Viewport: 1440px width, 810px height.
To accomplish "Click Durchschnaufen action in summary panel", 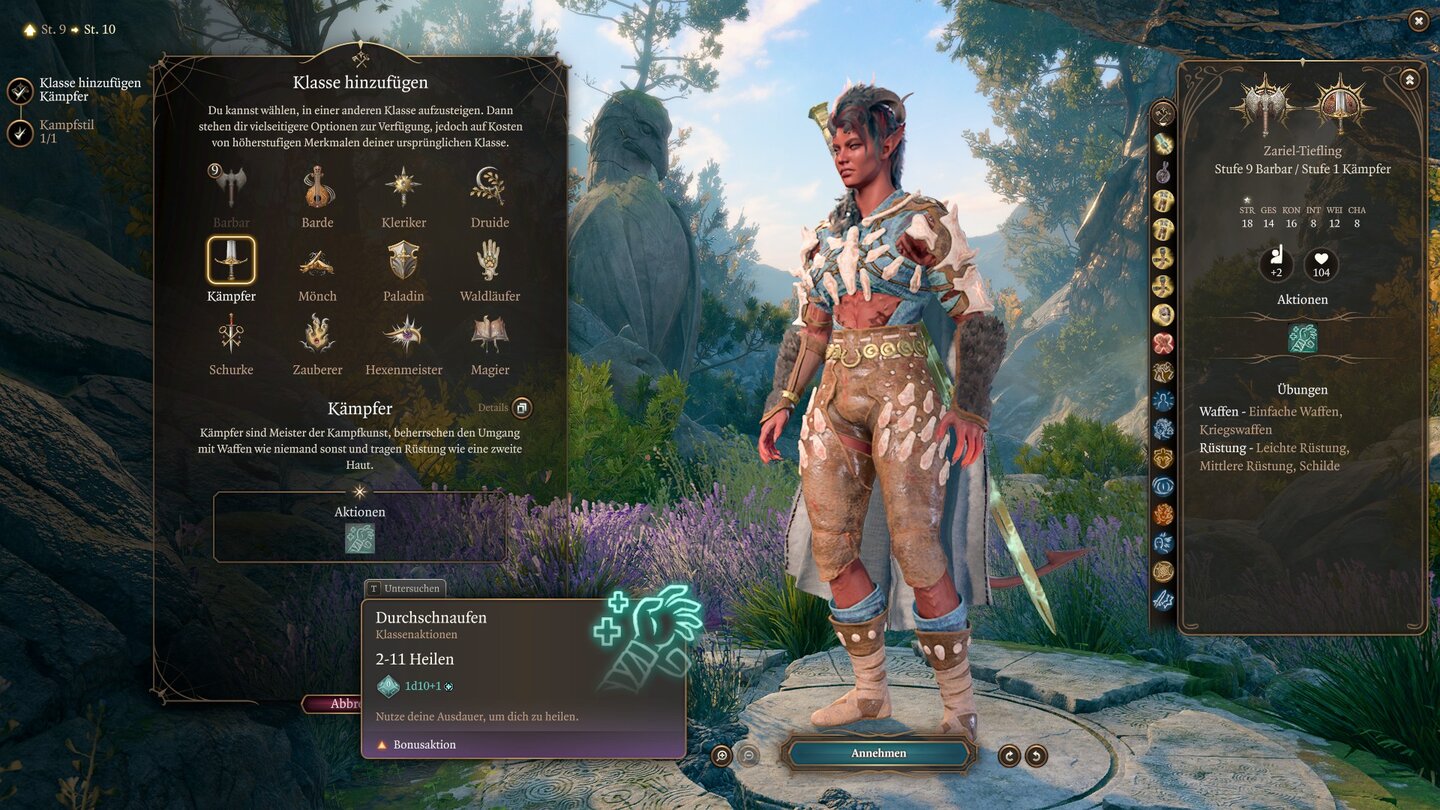I will [1302, 339].
